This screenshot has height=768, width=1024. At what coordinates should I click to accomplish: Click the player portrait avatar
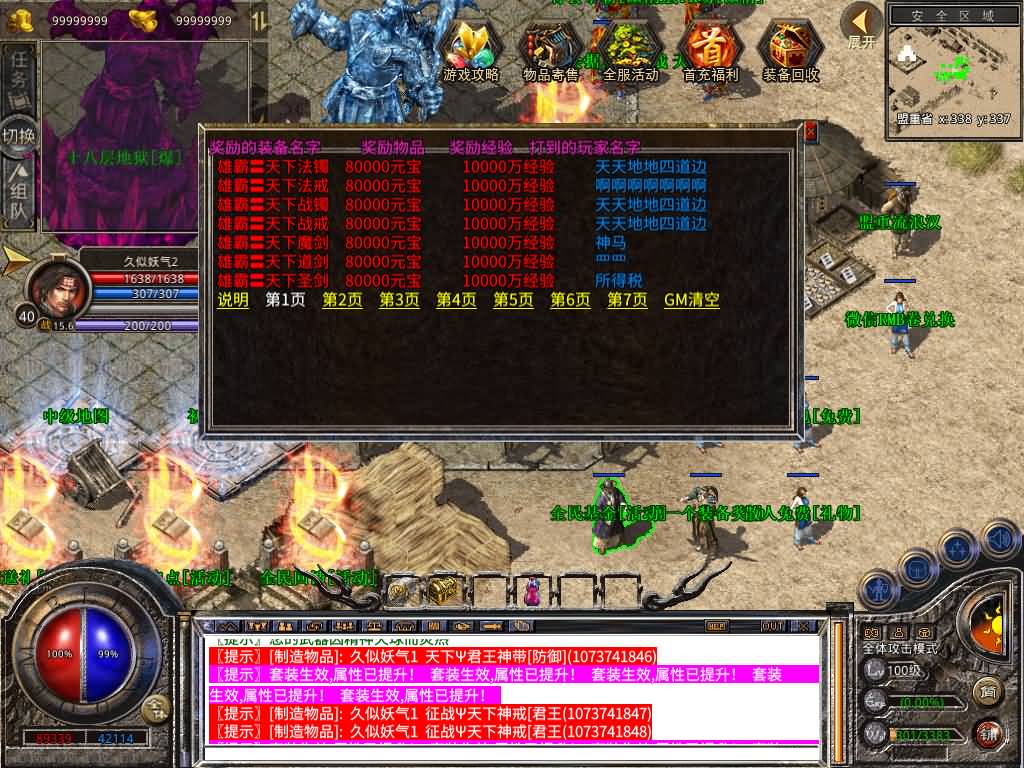[57, 286]
